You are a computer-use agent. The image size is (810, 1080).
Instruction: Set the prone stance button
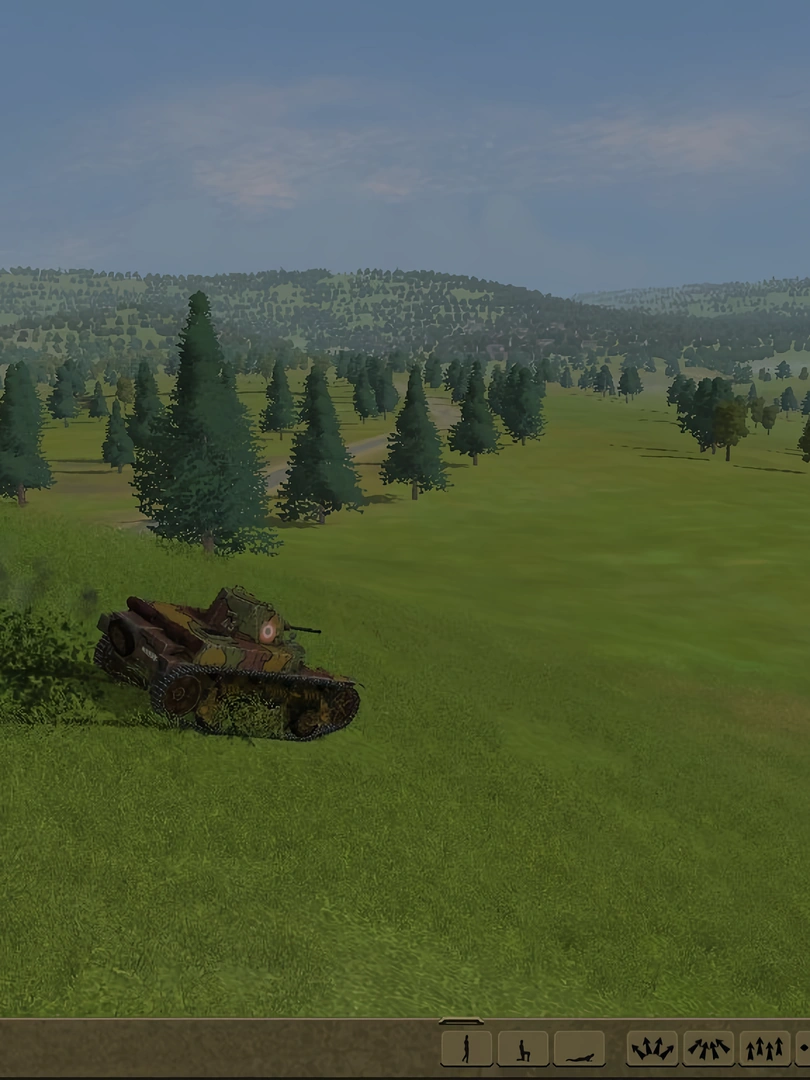(579, 1048)
